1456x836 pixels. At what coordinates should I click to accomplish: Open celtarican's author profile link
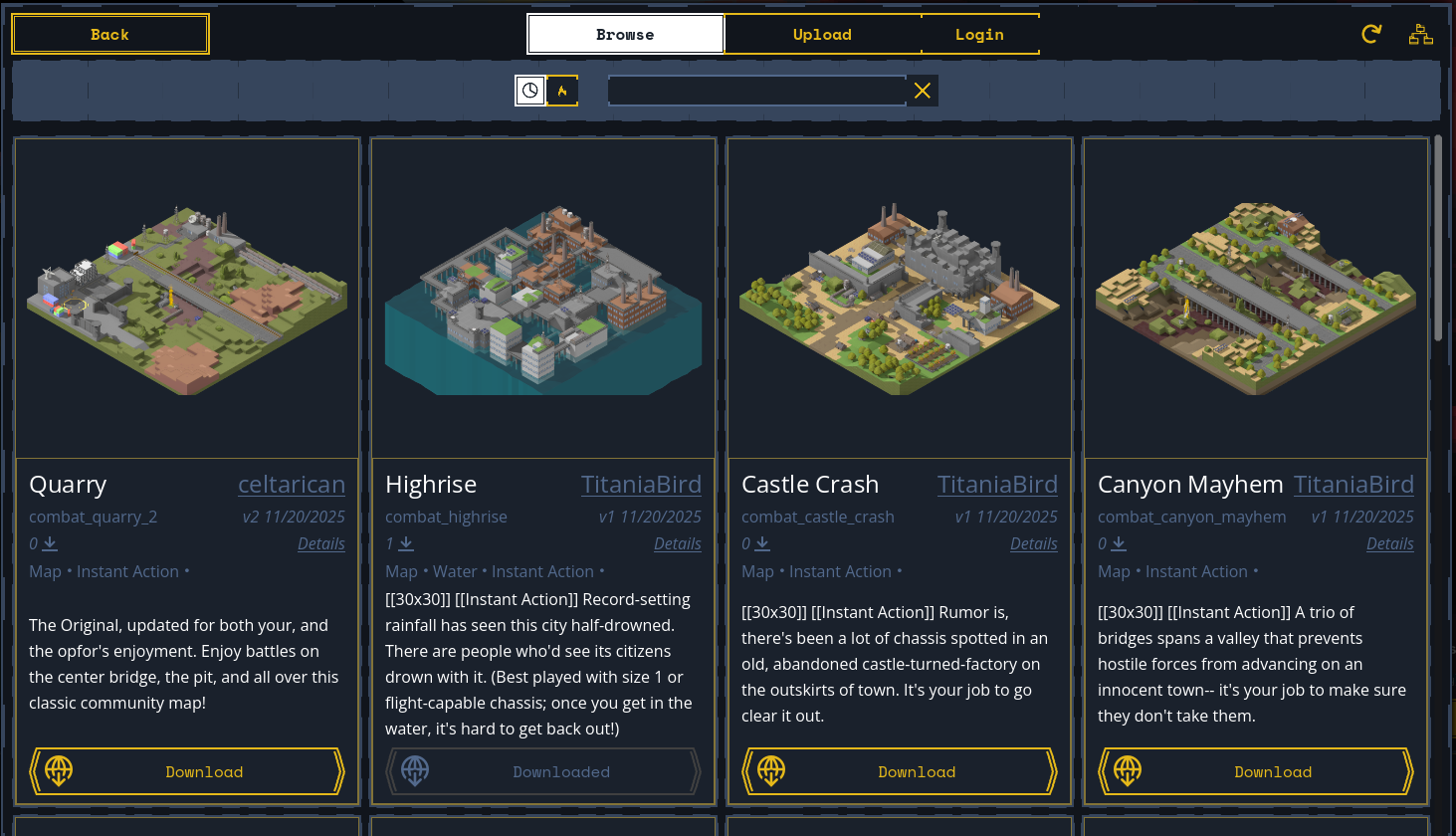292,484
